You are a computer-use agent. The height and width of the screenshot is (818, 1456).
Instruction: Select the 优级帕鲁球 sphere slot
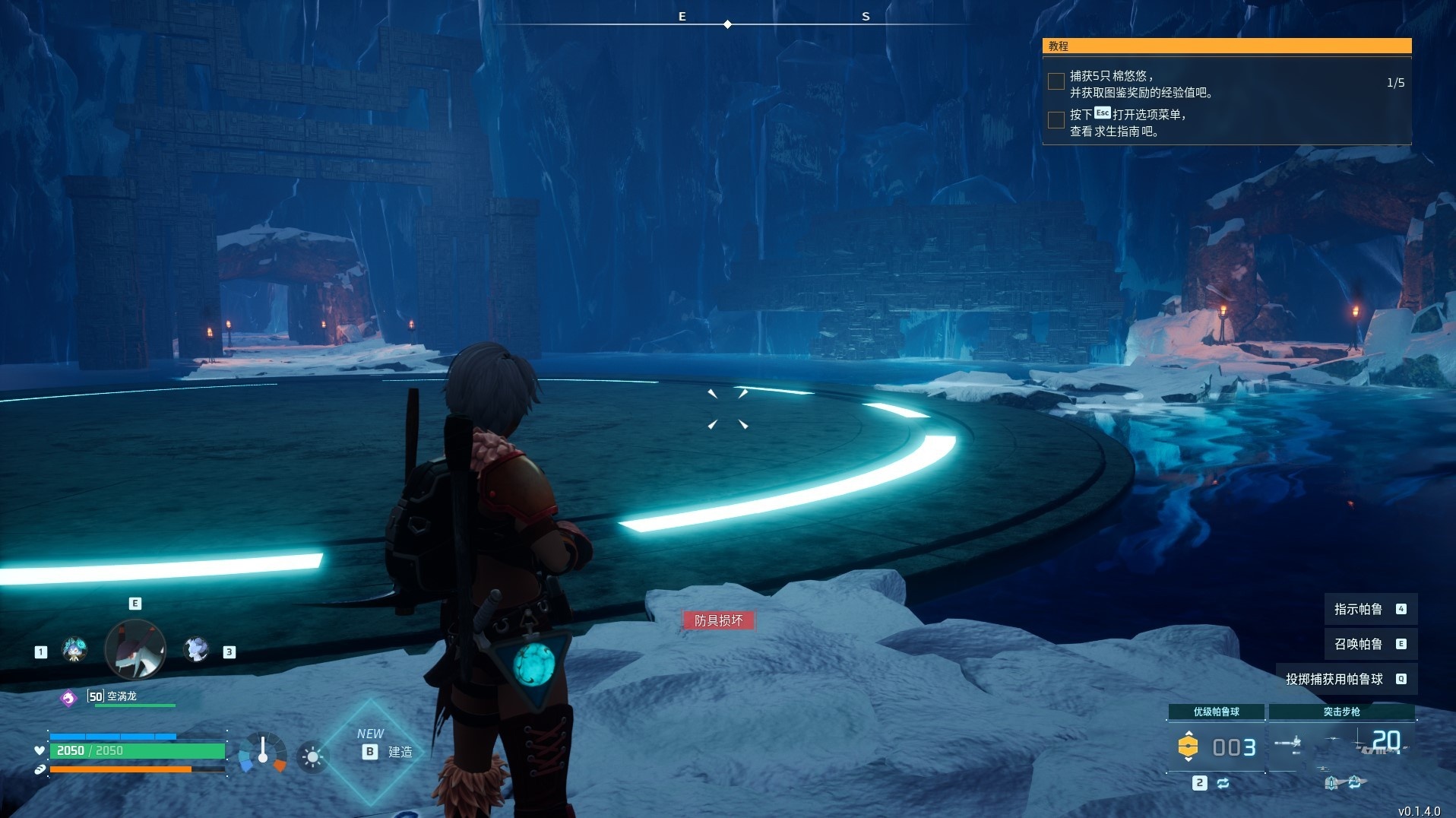pos(1216,745)
